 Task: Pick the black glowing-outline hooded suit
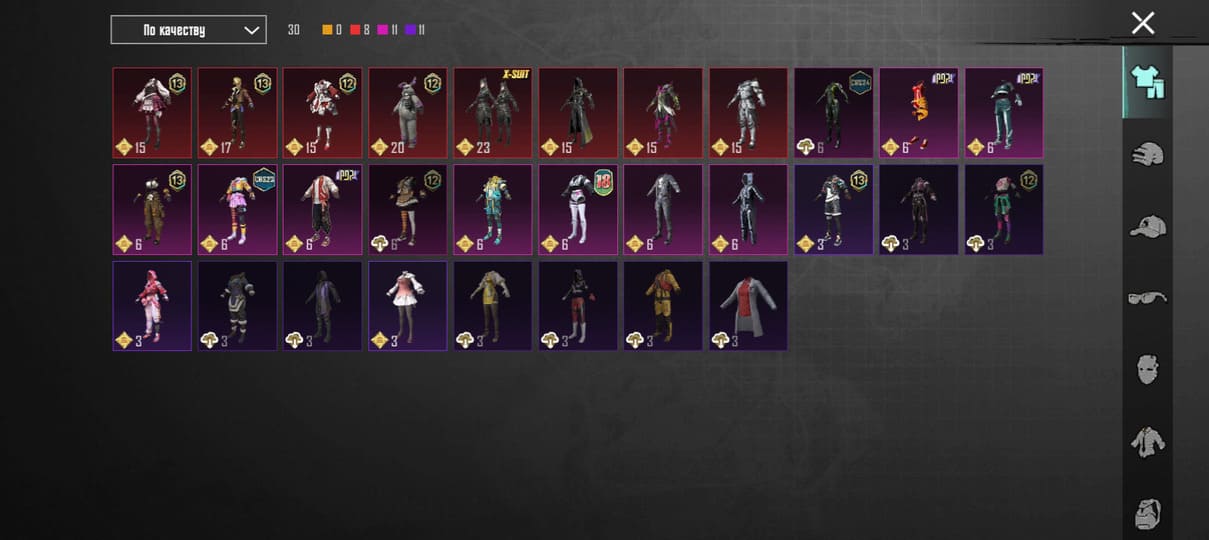(x=749, y=210)
